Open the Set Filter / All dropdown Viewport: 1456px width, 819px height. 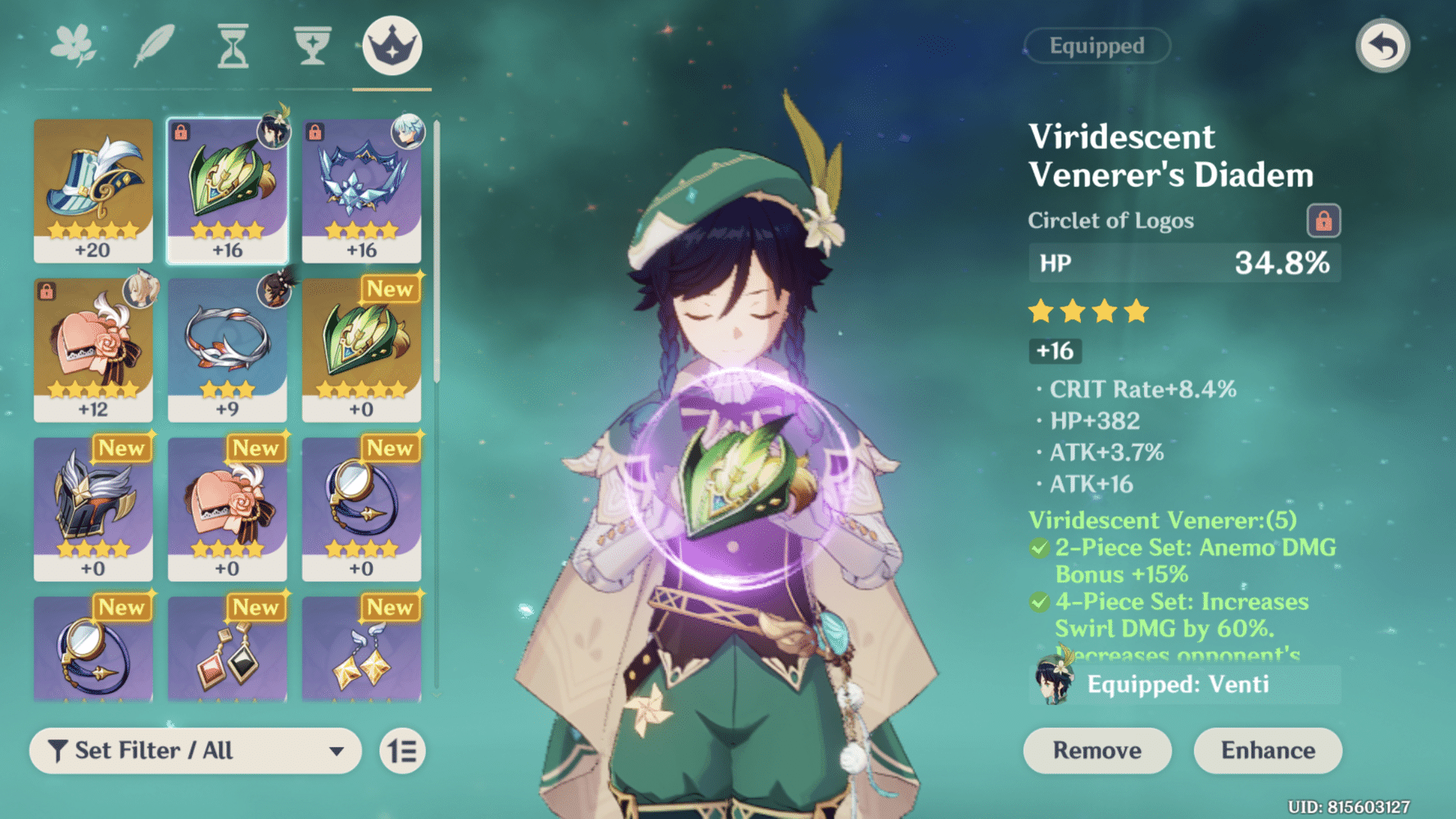(195, 750)
